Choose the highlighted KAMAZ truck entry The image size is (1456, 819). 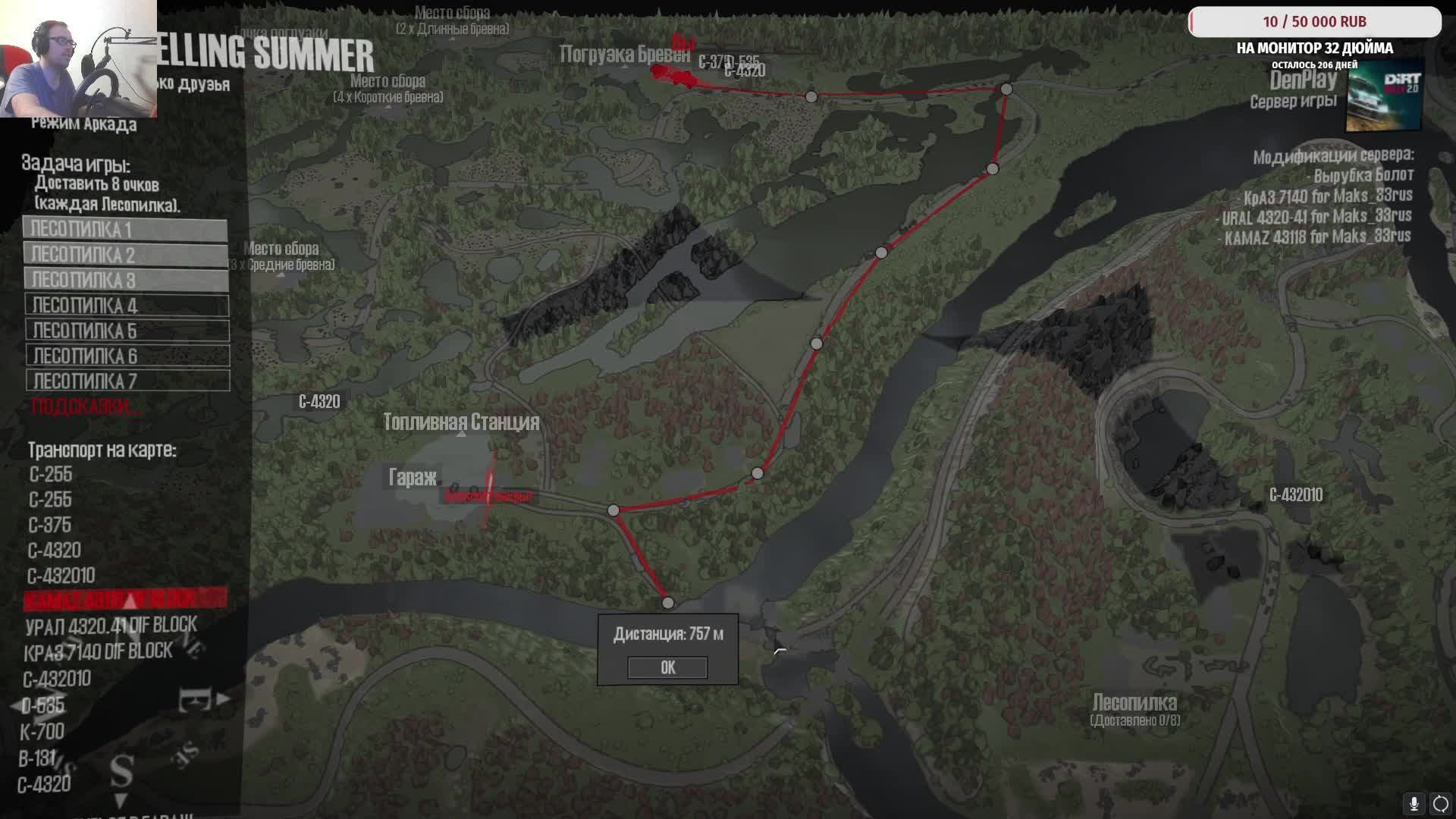125,599
